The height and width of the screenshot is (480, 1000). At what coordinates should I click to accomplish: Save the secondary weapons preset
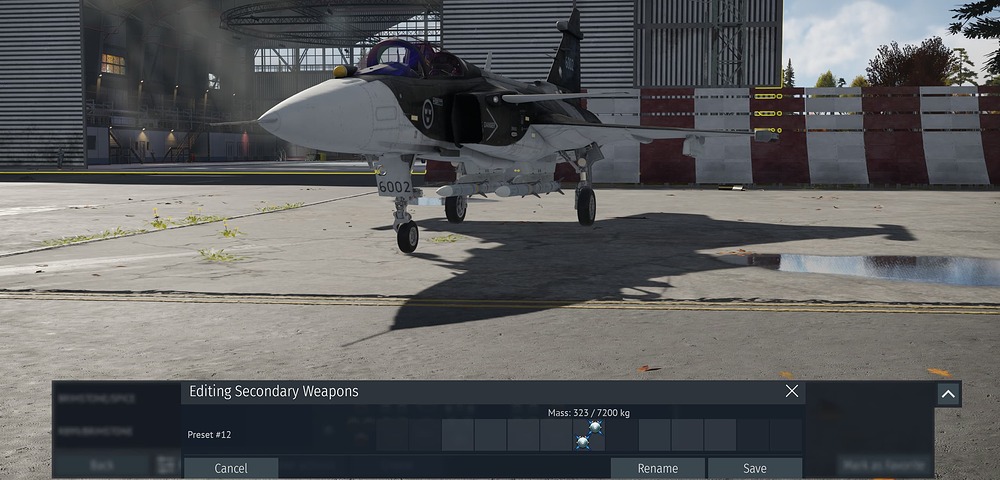click(x=755, y=468)
